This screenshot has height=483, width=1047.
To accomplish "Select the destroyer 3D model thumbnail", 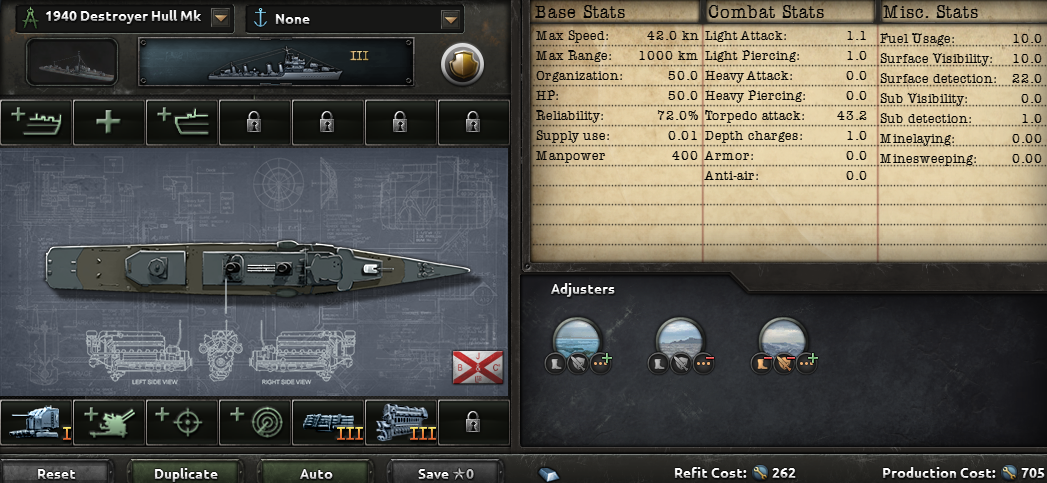I will pos(73,62).
